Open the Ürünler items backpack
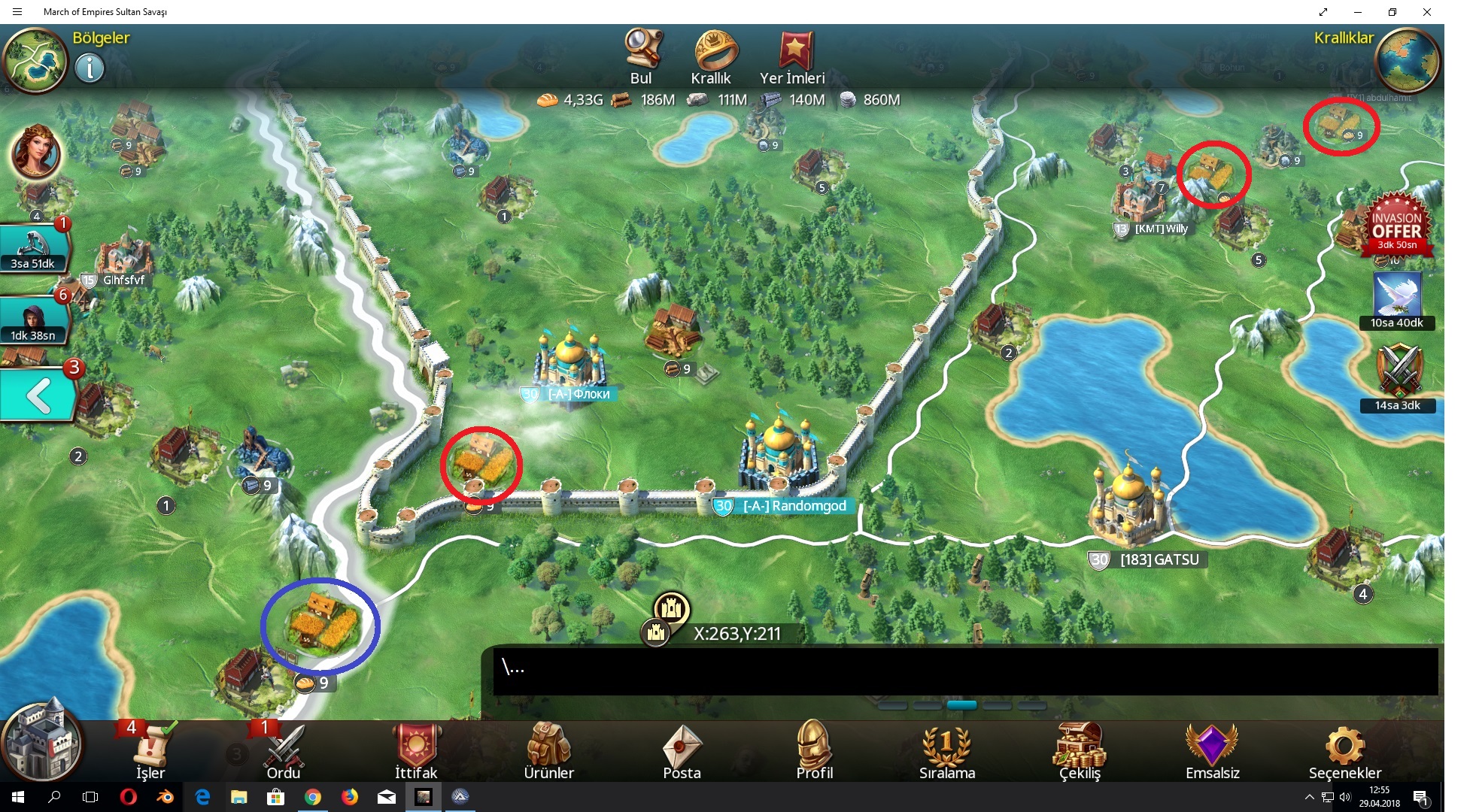1476x812 pixels. pyautogui.click(x=548, y=750)
